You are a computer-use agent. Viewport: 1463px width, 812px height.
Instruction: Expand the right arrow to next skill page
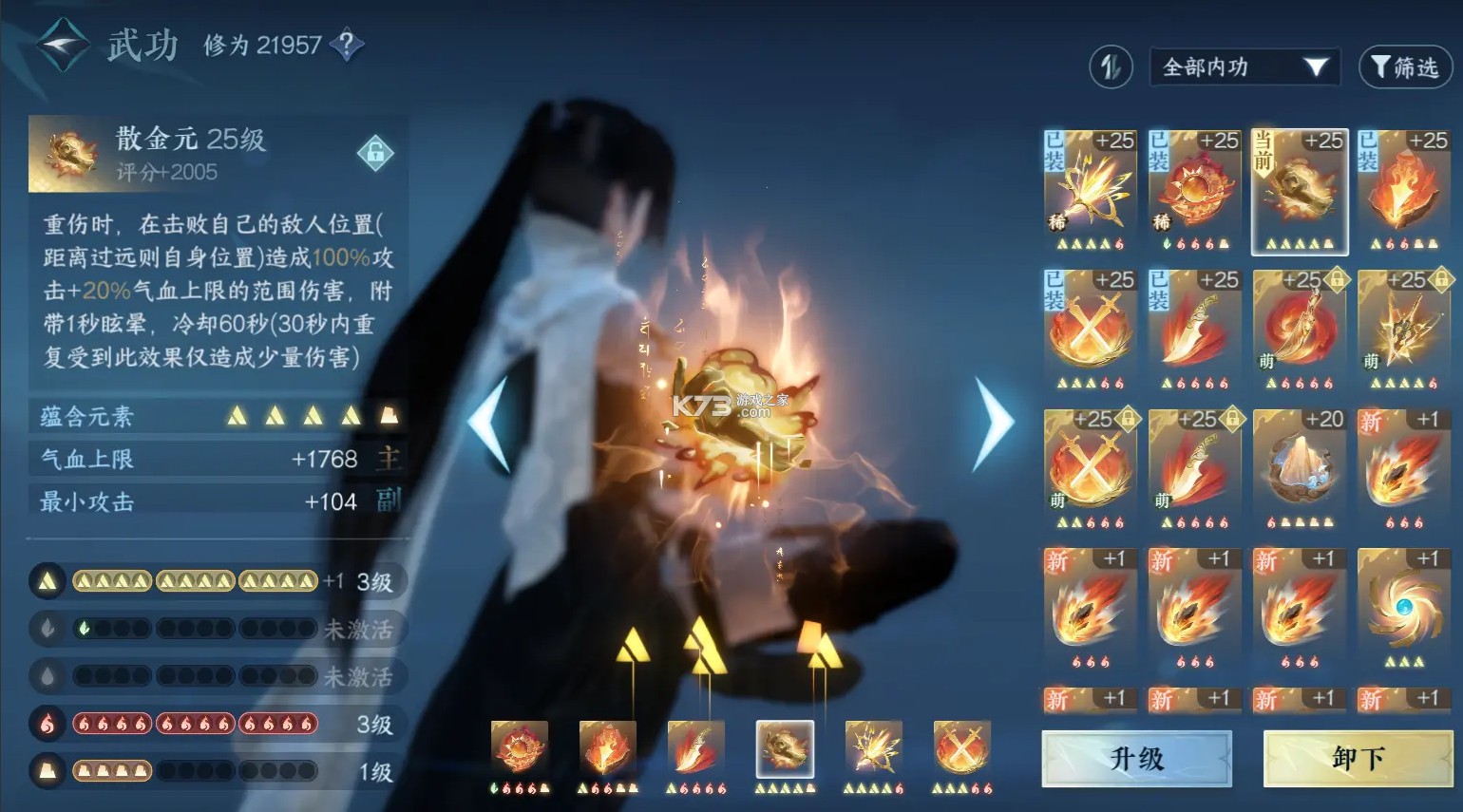click(992, 418)
